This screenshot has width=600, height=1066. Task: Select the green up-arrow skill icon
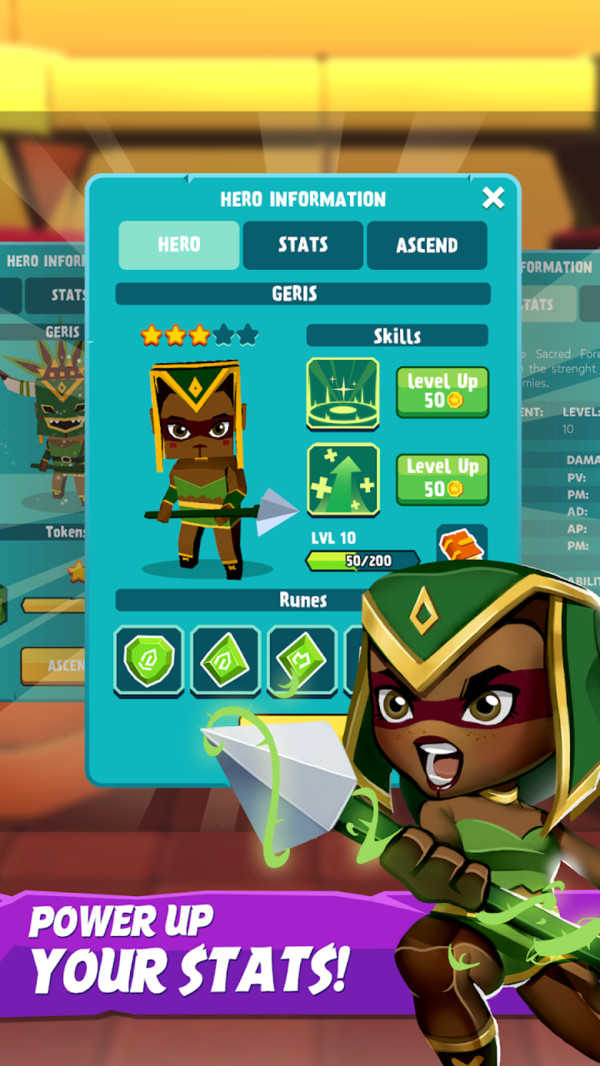pos(343,479)
